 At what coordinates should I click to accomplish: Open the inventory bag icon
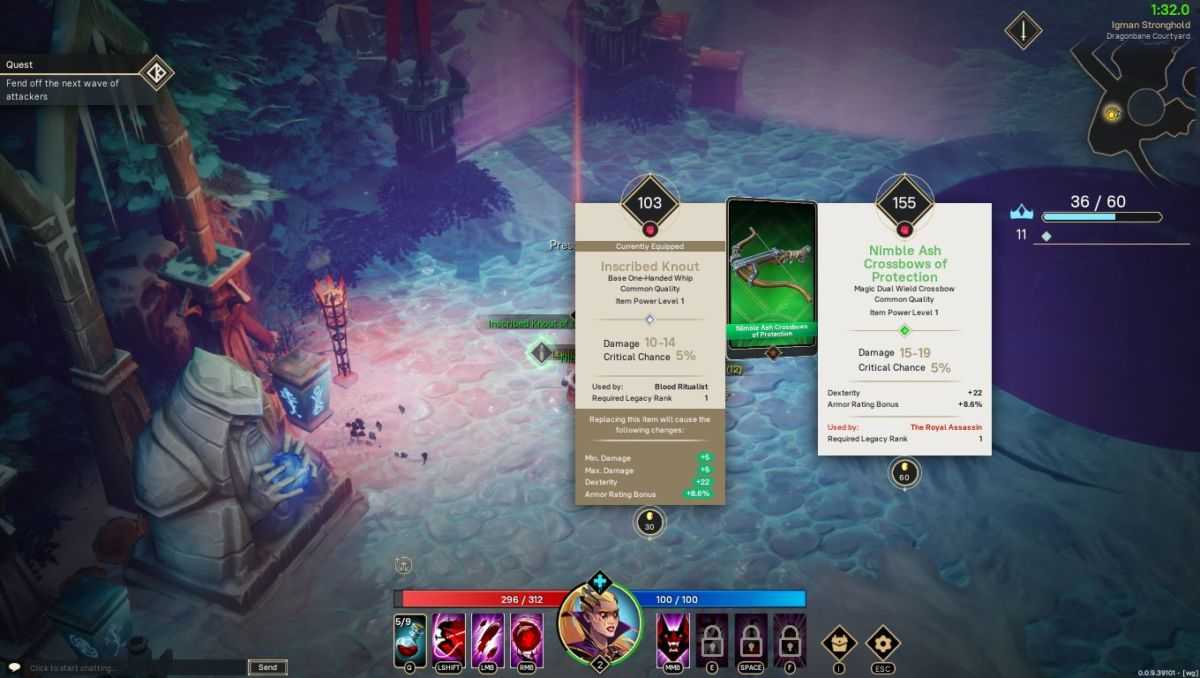click(x=838, y=643)
